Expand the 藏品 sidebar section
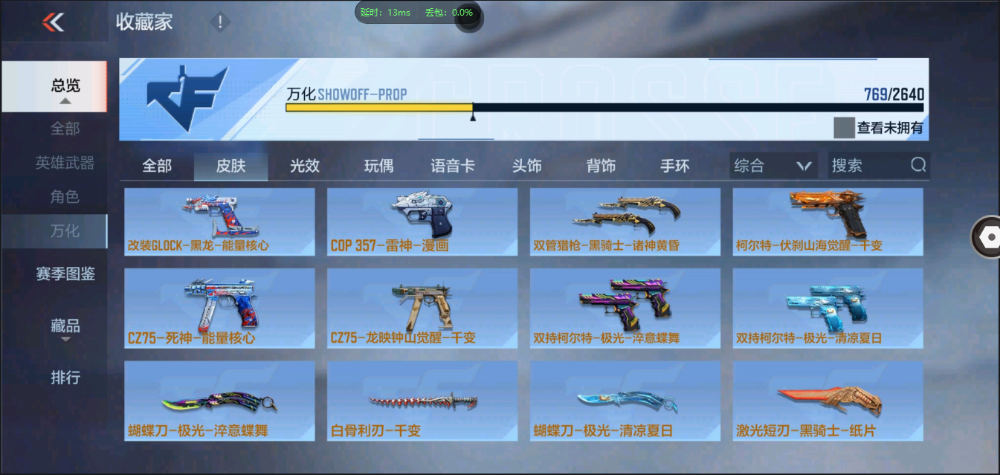 [x=65, y=326]
